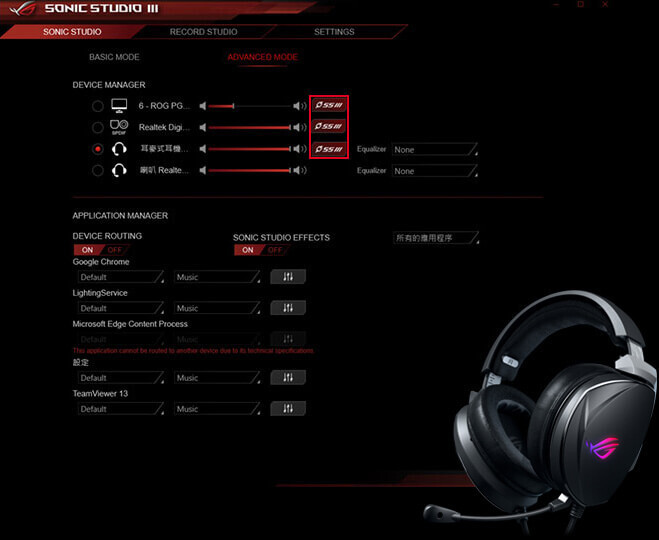Open the mixer settings button for LightingService
The image size is (659, 540).
288,308
